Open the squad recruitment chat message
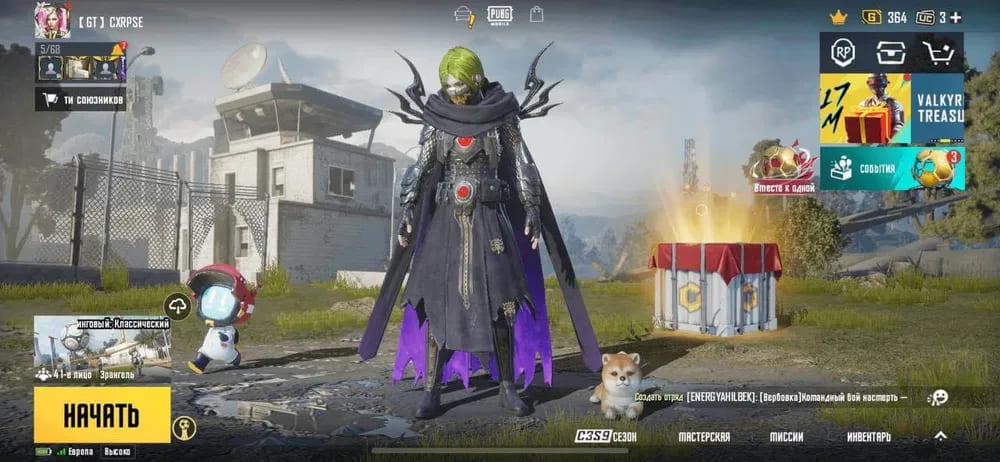Viewport: 1000px width, 462px height. tap(770, 398)
